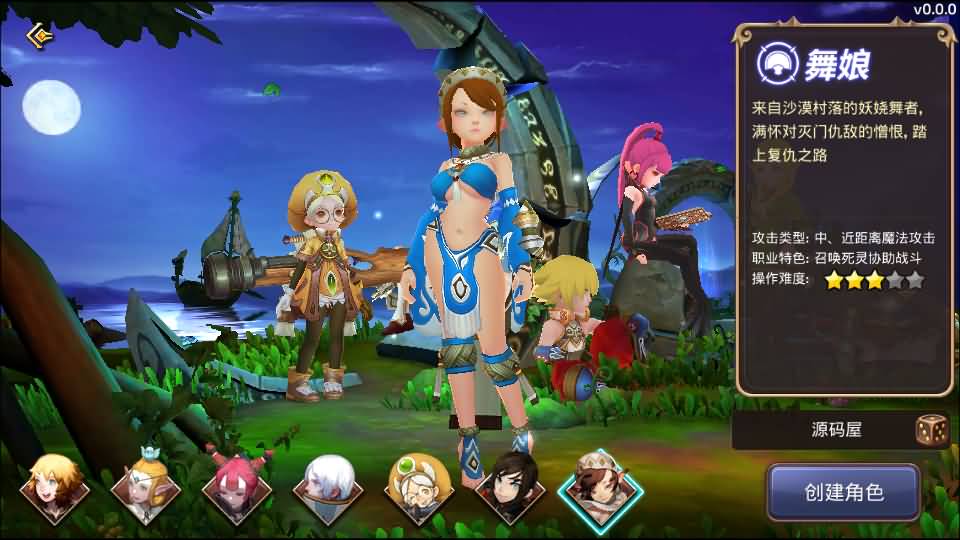The image size is (960, 540).
Task: Create the character with 创建角色
Action: (843, 493)
